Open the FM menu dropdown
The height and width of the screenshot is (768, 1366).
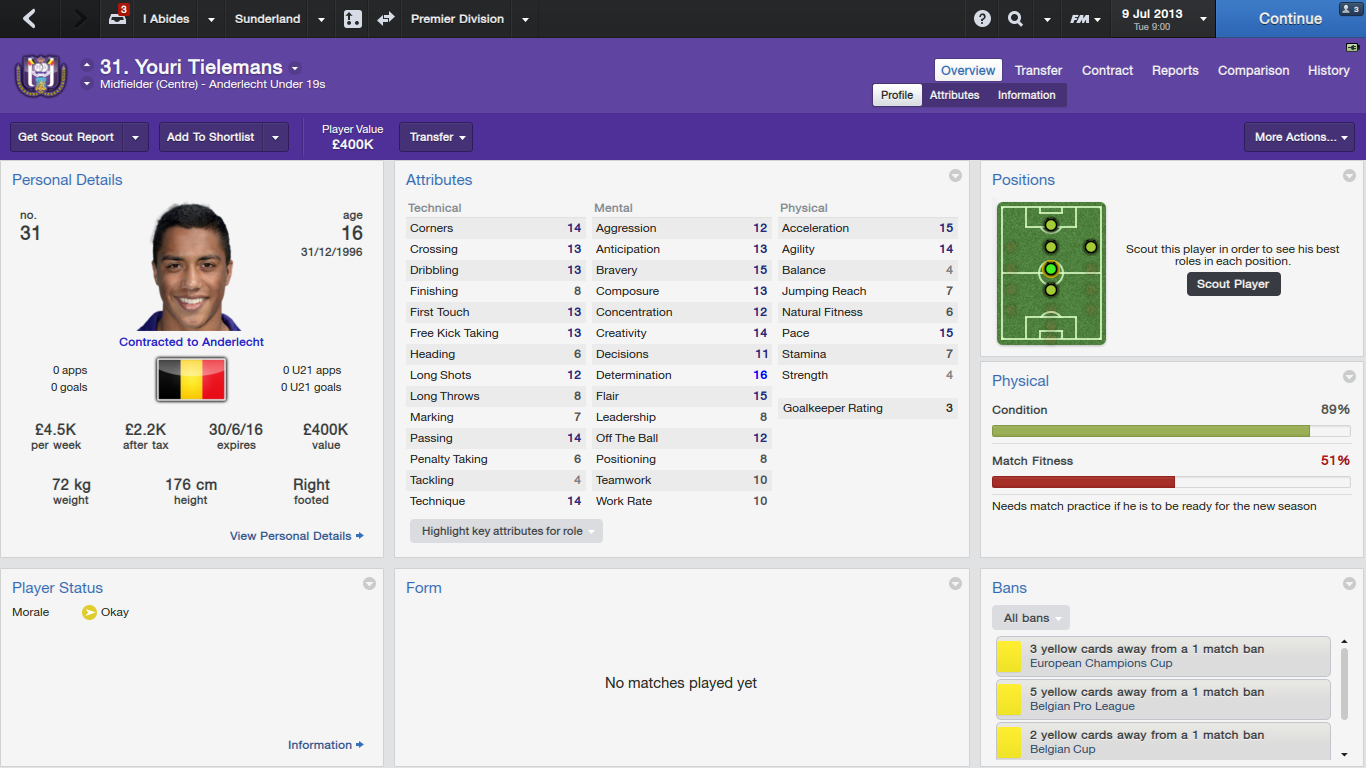tap(1085, 19)
